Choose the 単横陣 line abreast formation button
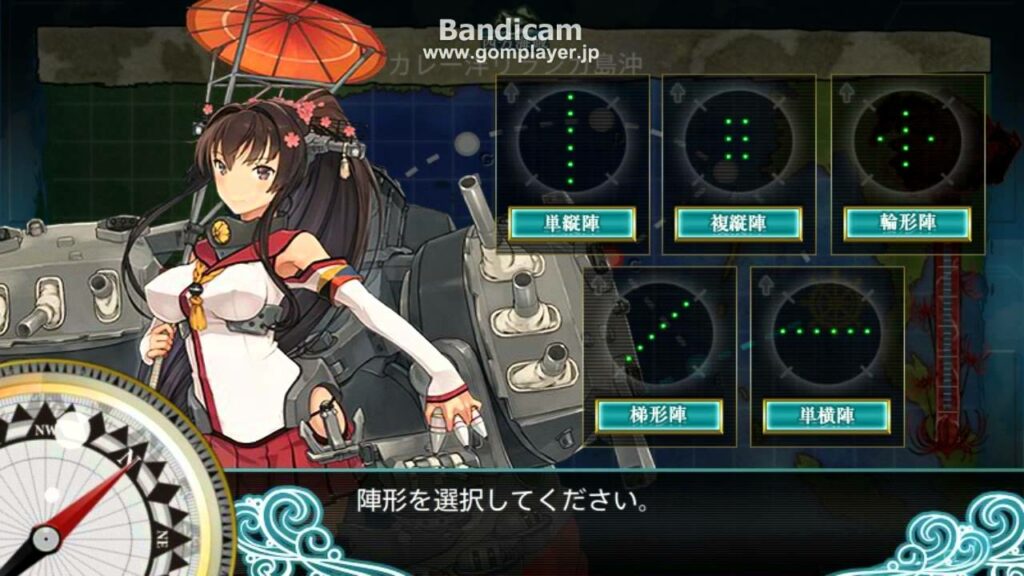Screen dimensions: 1024x576 tap(826, 415)
